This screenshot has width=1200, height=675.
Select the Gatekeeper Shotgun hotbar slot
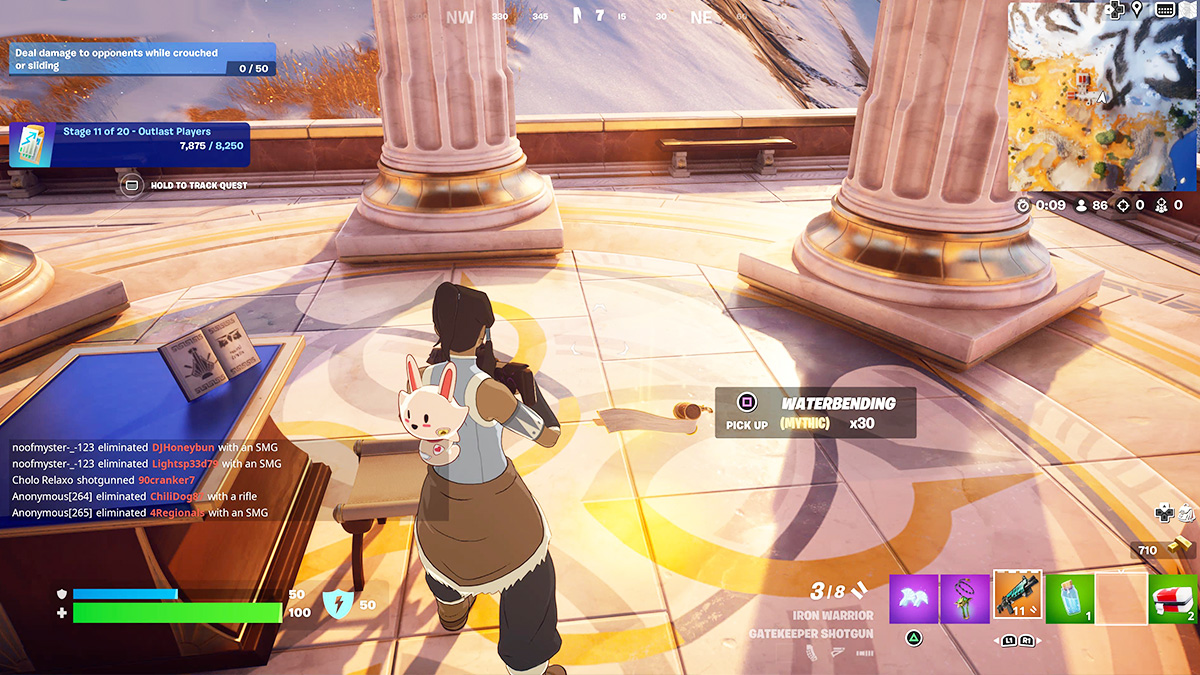(1017, 597)
